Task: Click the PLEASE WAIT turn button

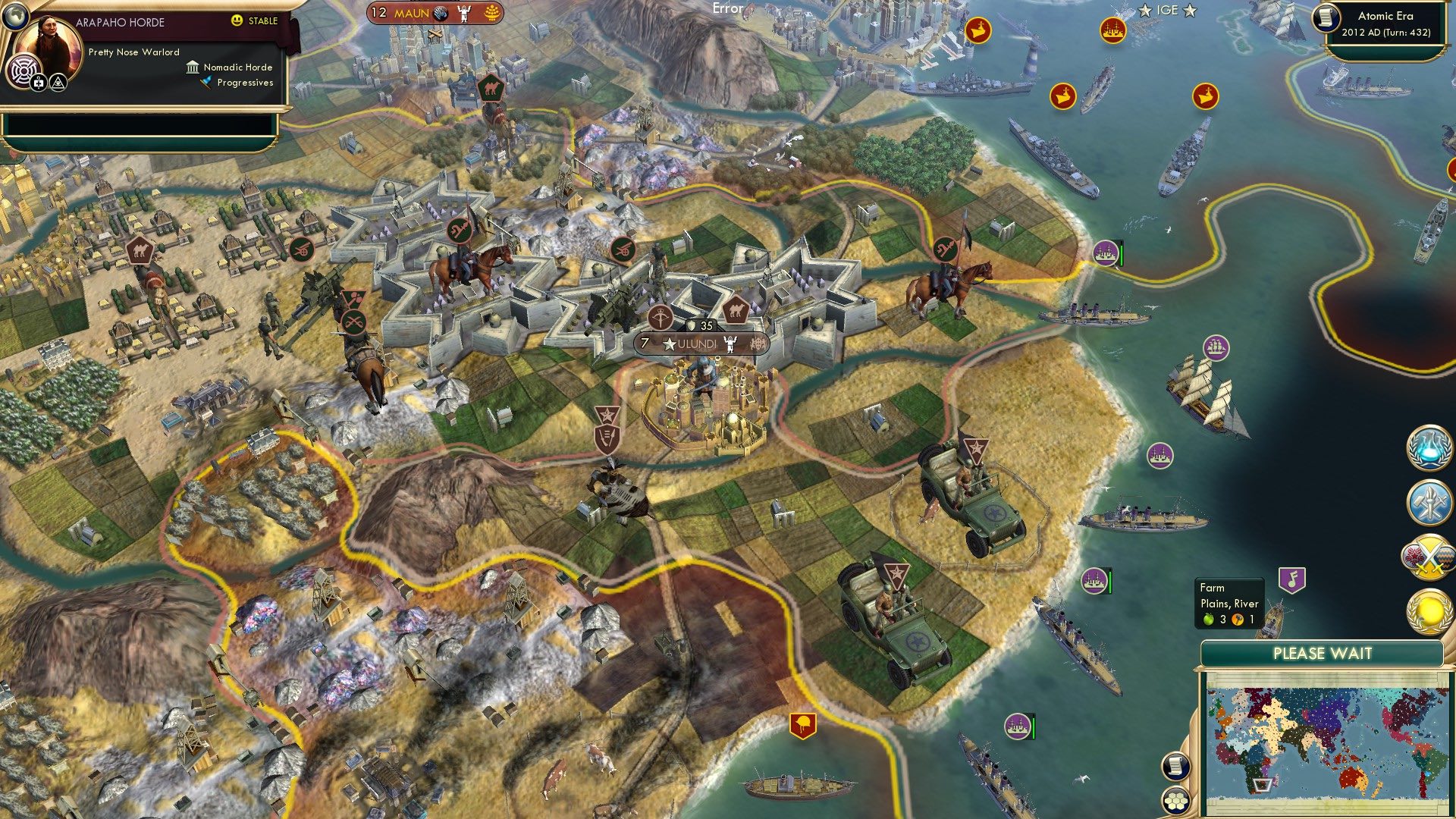Action: point(1323,652)
